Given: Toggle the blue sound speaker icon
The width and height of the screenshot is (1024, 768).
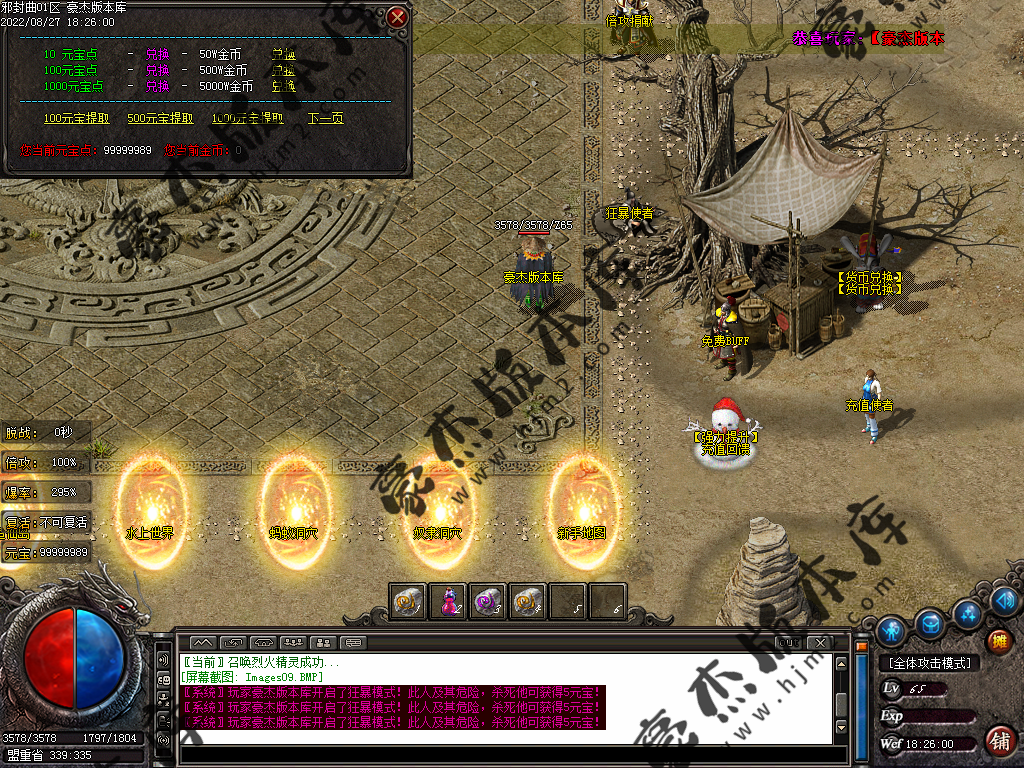Looking at the screenshot, I should (1005, 601).
